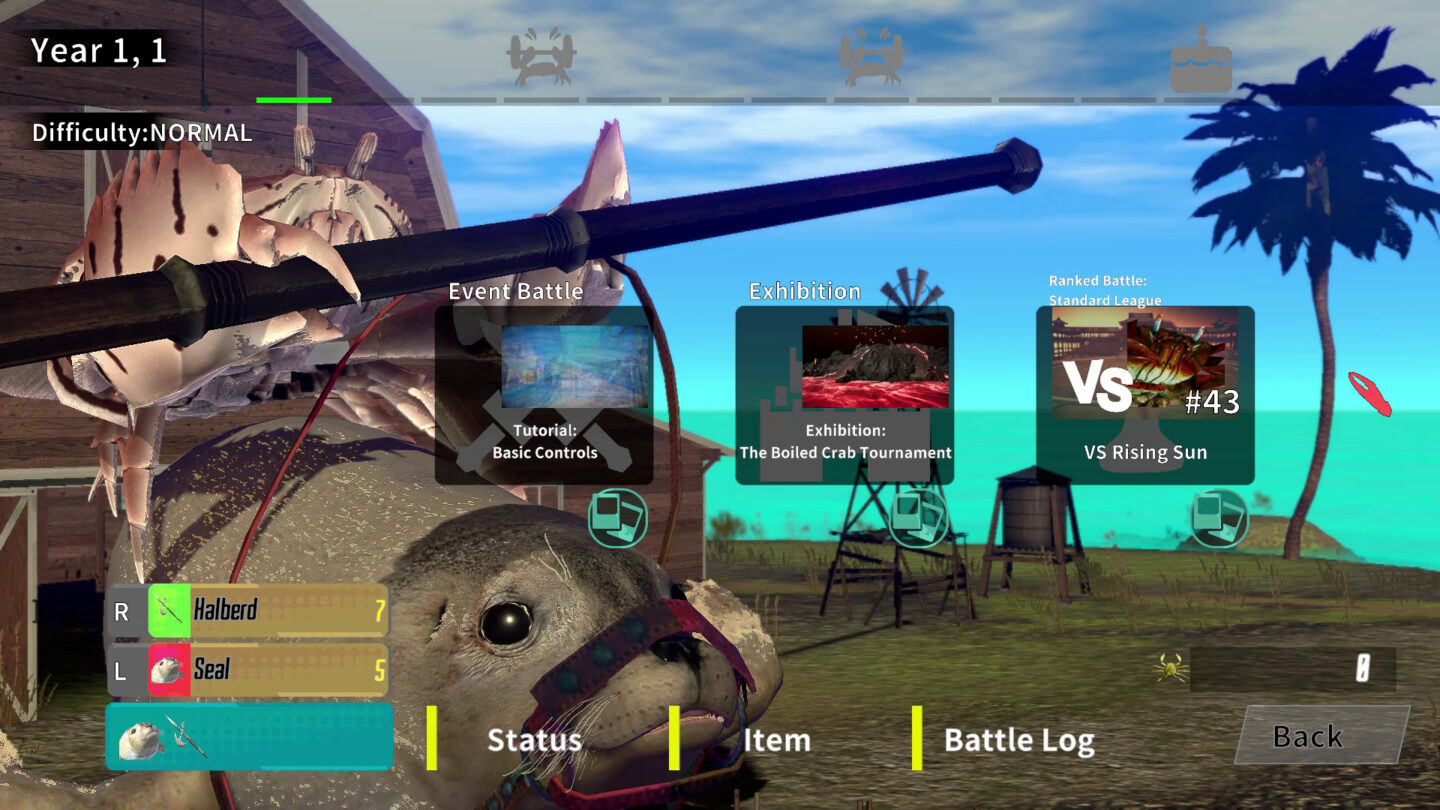Select the first crab battle icon on the timeline

[x=541, y=57]
